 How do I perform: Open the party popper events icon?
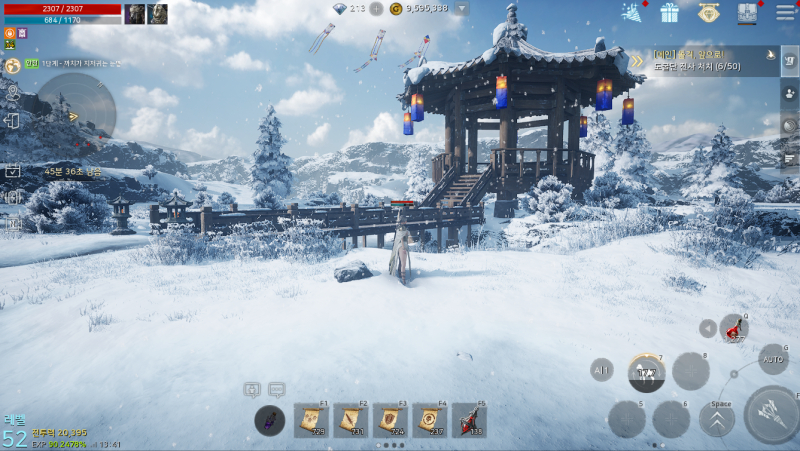coord(632,13)
